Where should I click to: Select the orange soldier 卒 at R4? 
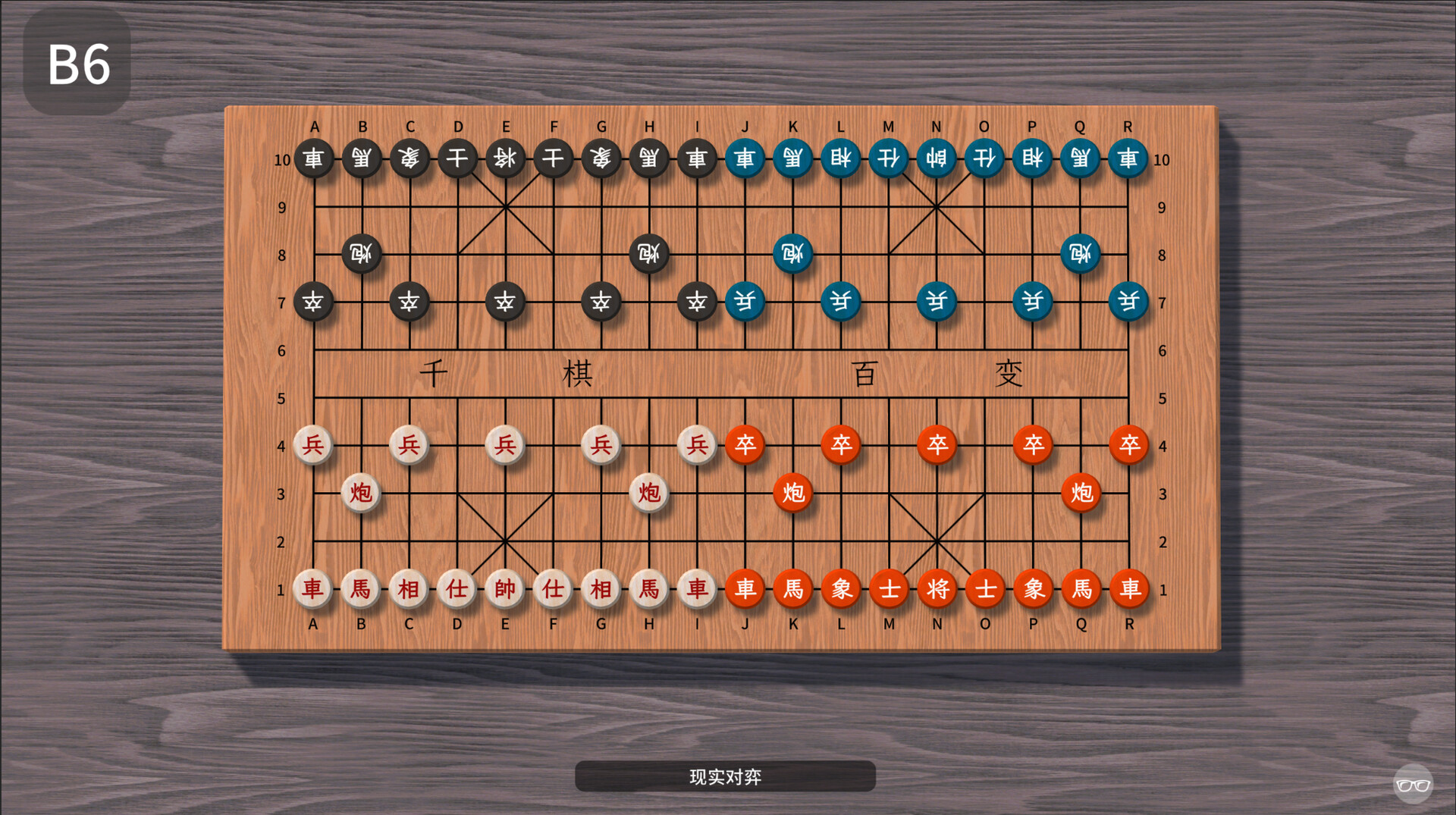pos(1129,446)
